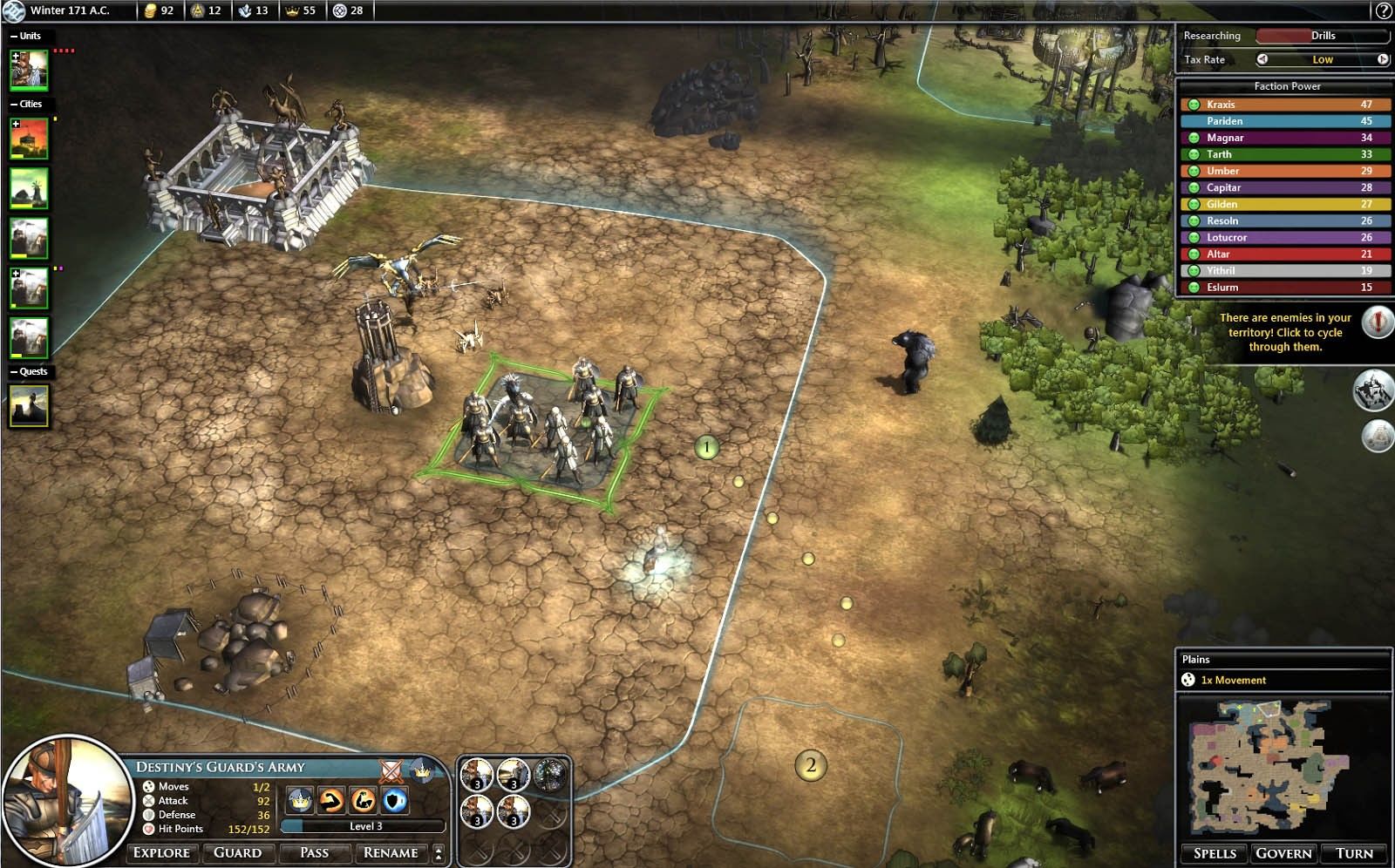The height and width of the screenshot is (868, 1395).
Task: Order the army to Guard
Action: pos(237,852)
